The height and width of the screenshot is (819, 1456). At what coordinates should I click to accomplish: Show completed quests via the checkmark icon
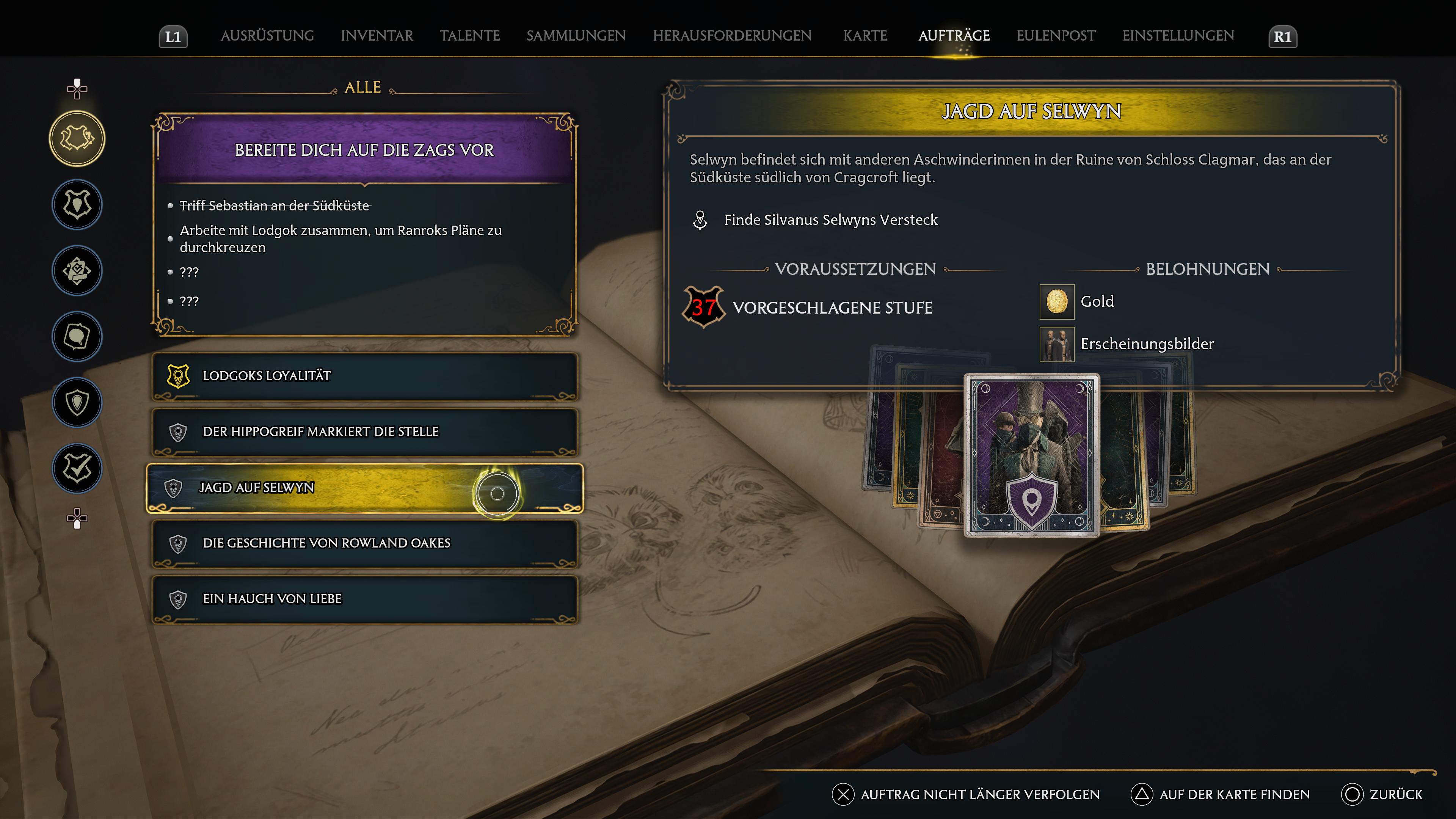point(77,469)
